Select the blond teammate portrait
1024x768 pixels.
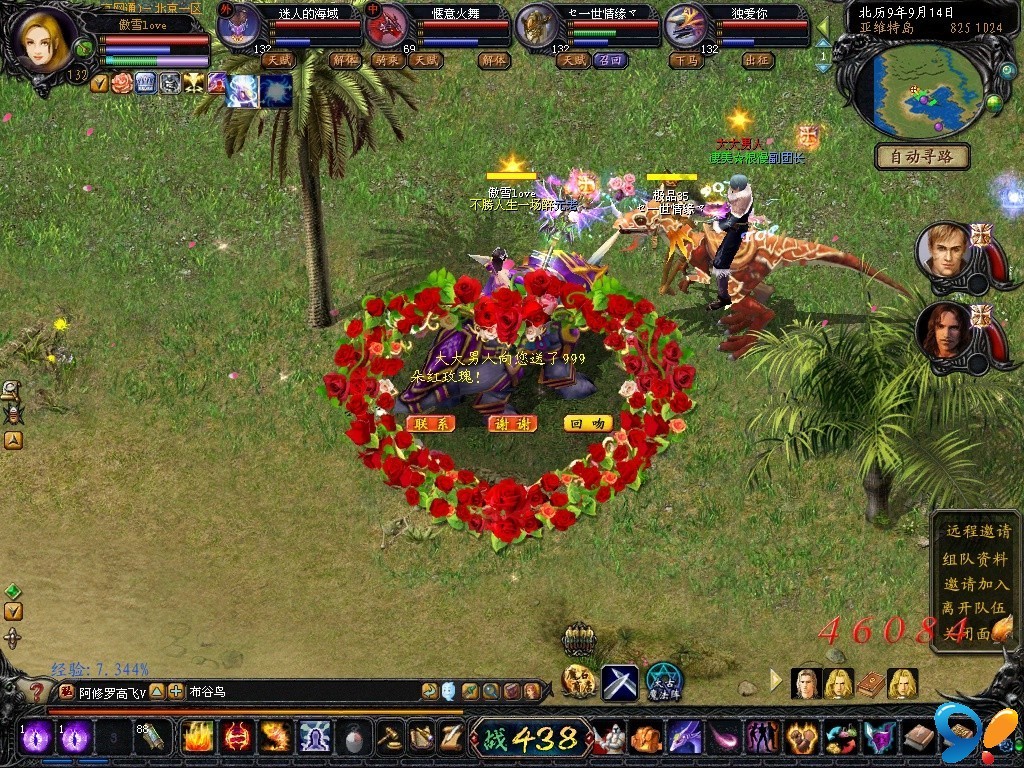tap(943, 250)
